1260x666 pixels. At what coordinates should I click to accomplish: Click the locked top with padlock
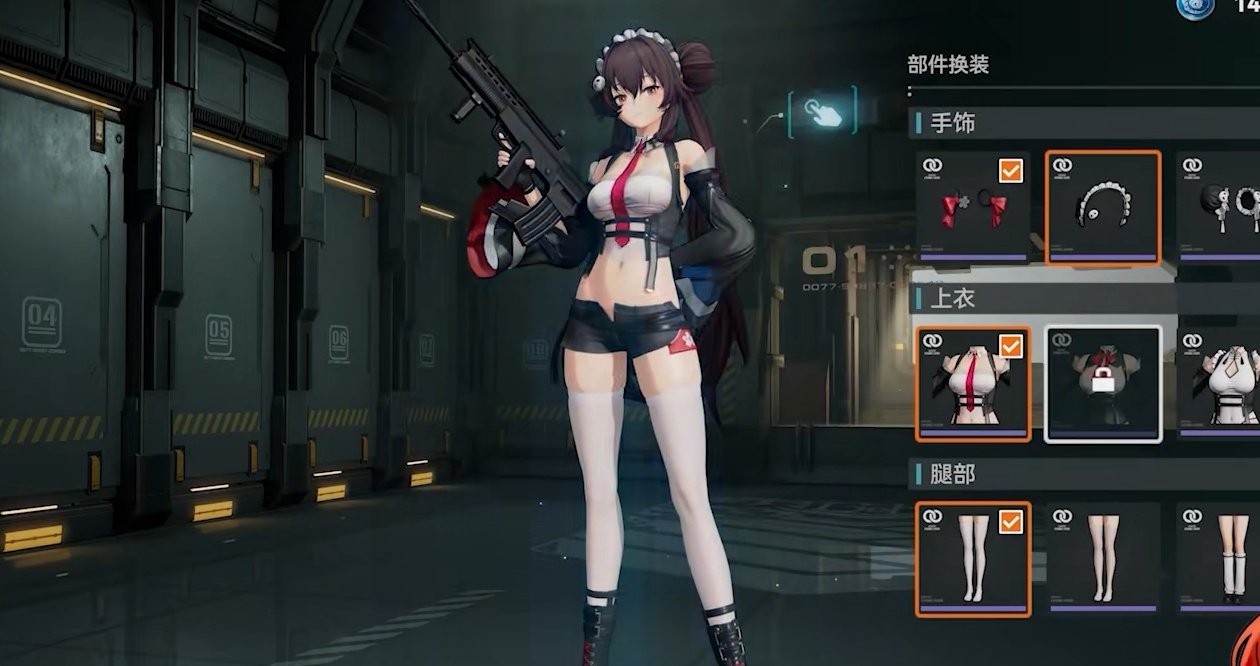[x=1103, y=384]
